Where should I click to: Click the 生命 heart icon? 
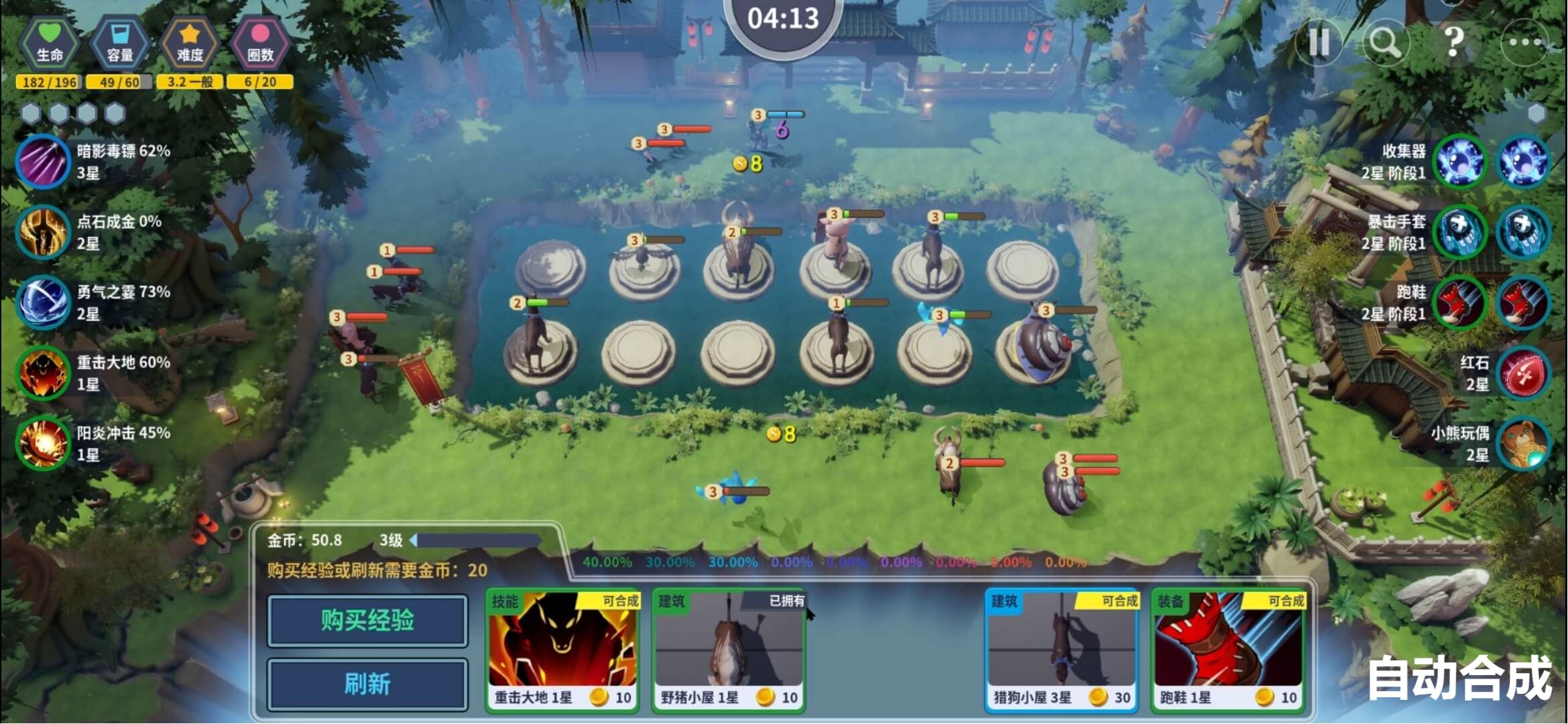click(x=50, y=42)
